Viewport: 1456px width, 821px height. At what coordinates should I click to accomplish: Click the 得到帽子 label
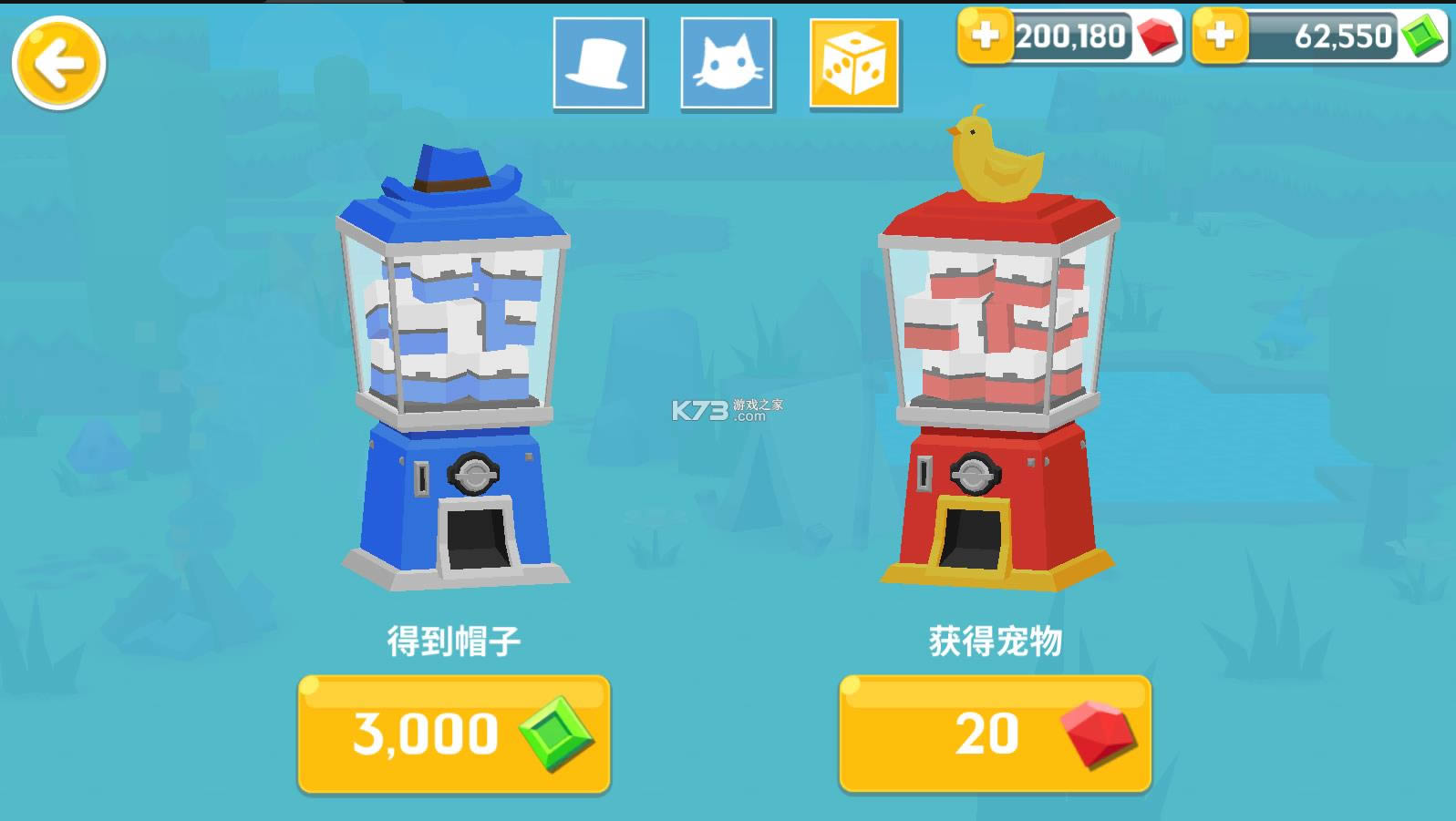point(453,641)
